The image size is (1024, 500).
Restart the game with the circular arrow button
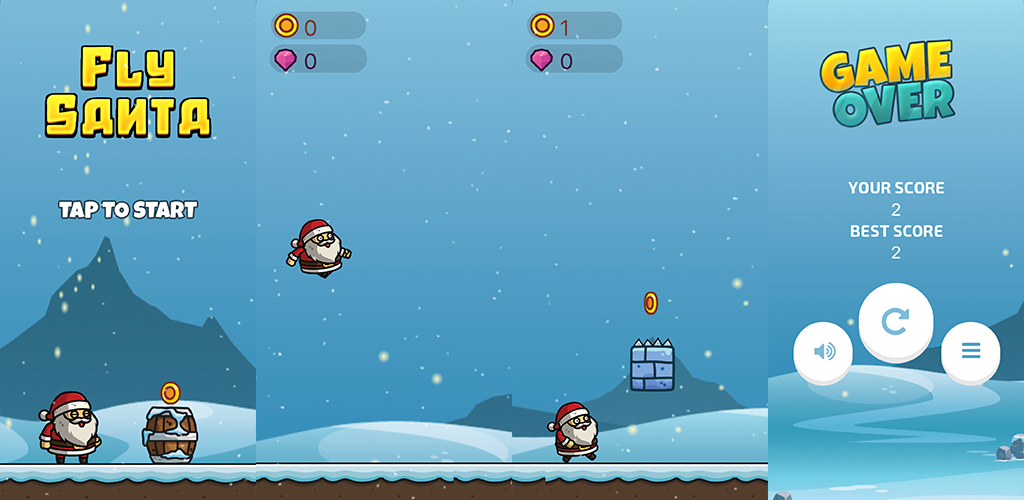click(896, 321)
